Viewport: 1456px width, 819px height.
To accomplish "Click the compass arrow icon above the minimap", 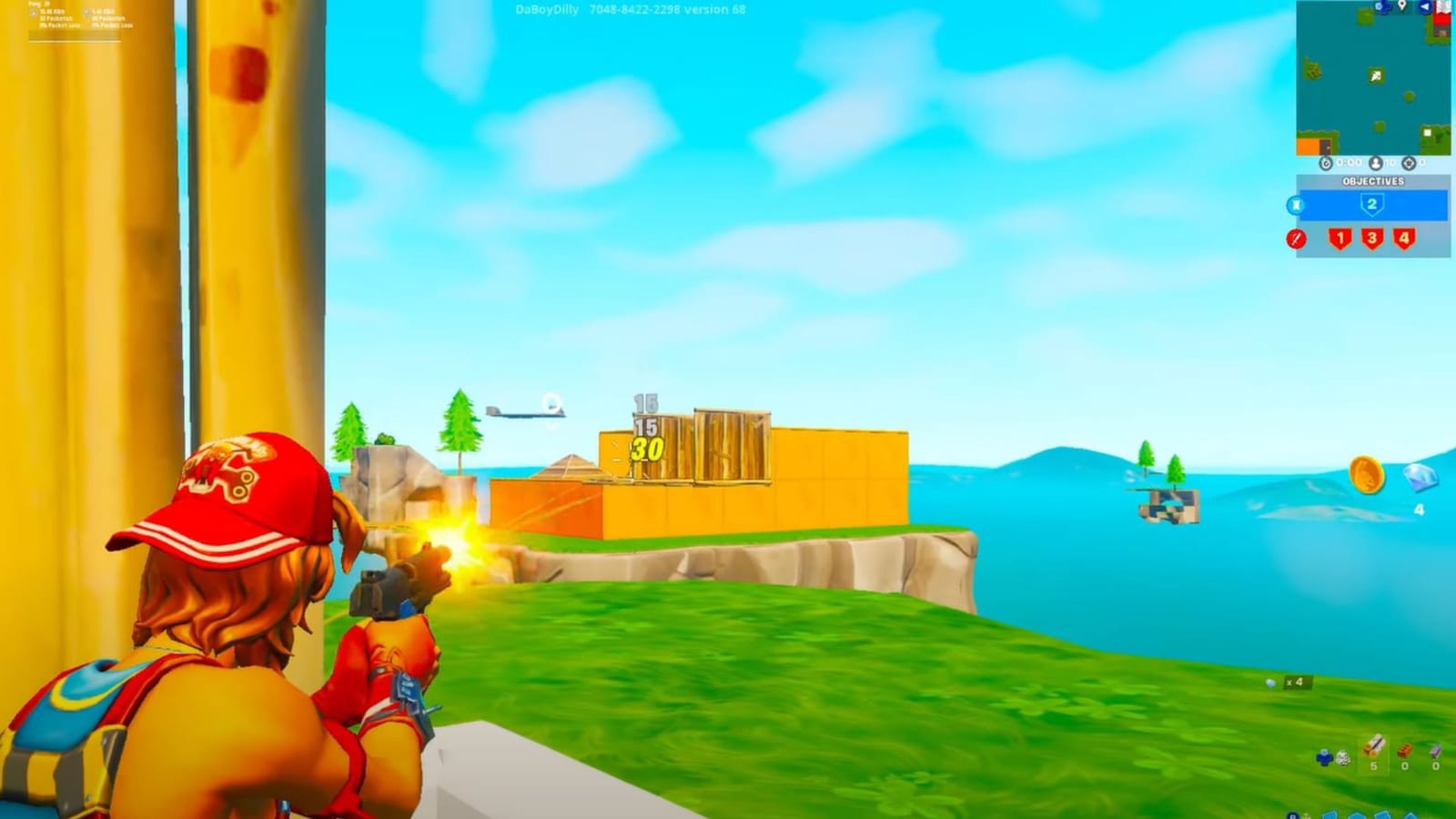I will click(1424, 7).
